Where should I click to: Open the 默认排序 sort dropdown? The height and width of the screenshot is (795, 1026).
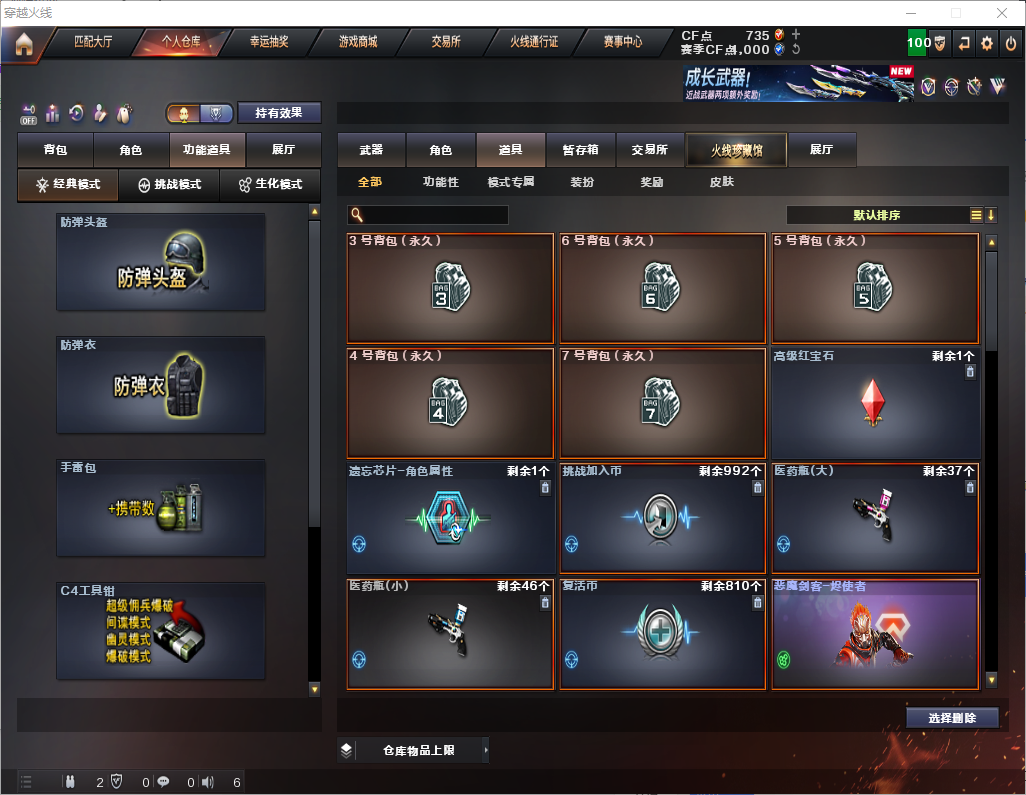click(876, 215)
